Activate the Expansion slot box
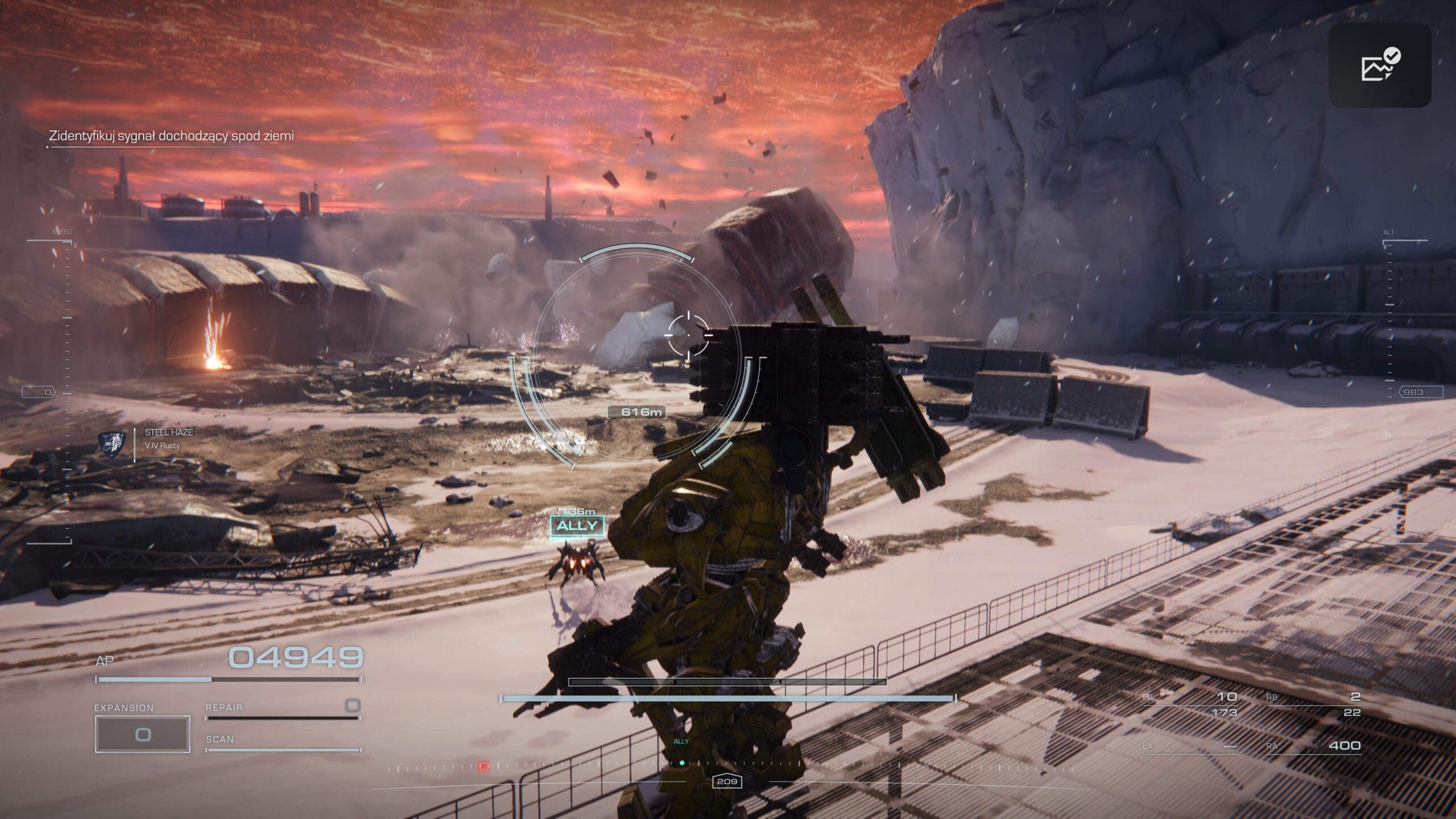The height and width of the screenshot is (819, 1456). coord(142,734)
